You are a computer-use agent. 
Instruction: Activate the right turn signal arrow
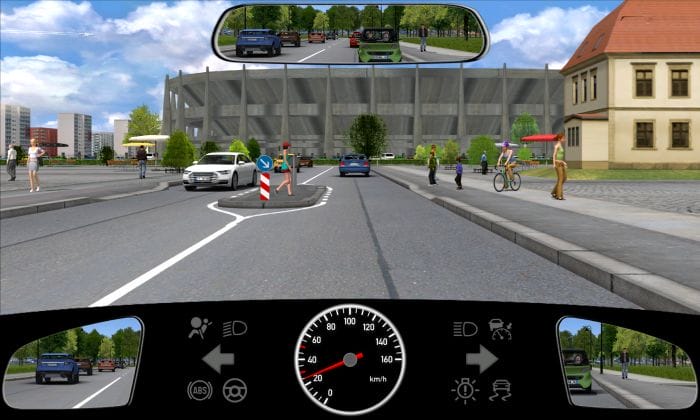click(482, 358)
